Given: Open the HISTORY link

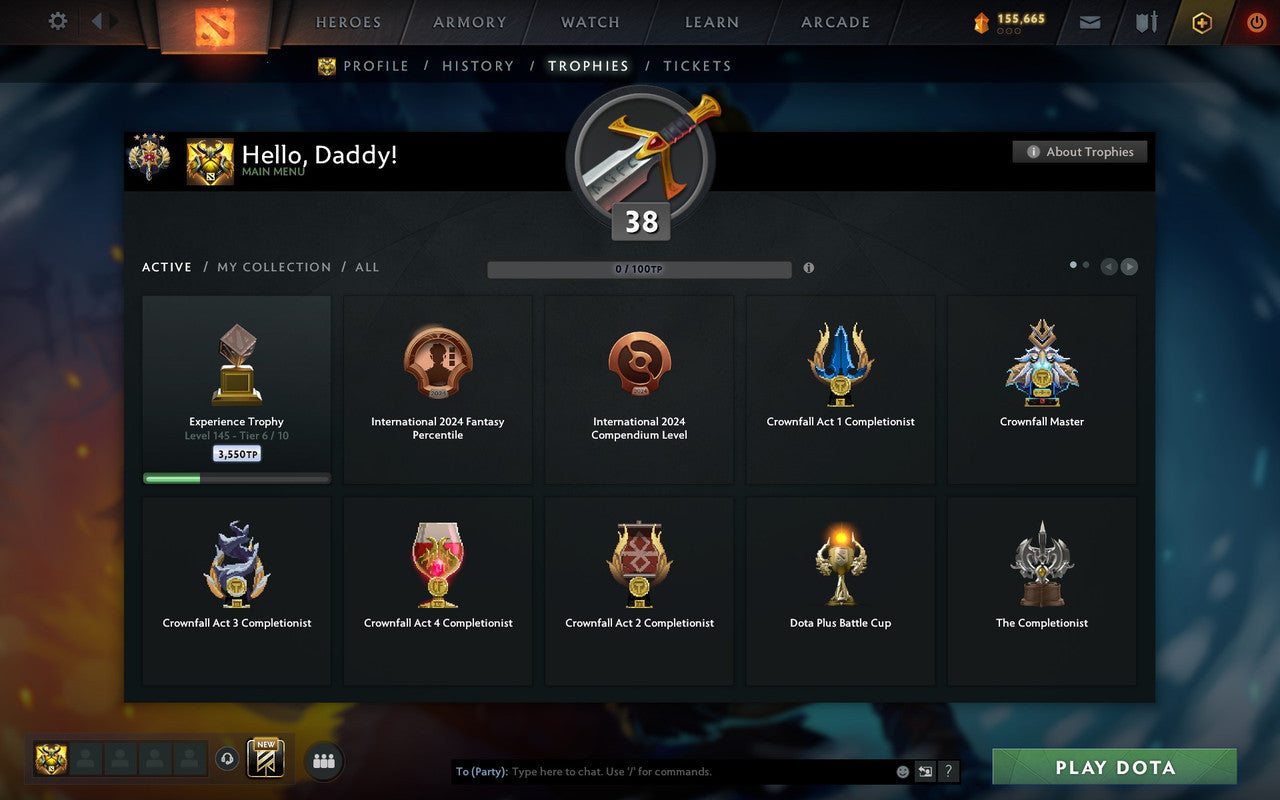Looking at the screenshot, I should point(478,66).
